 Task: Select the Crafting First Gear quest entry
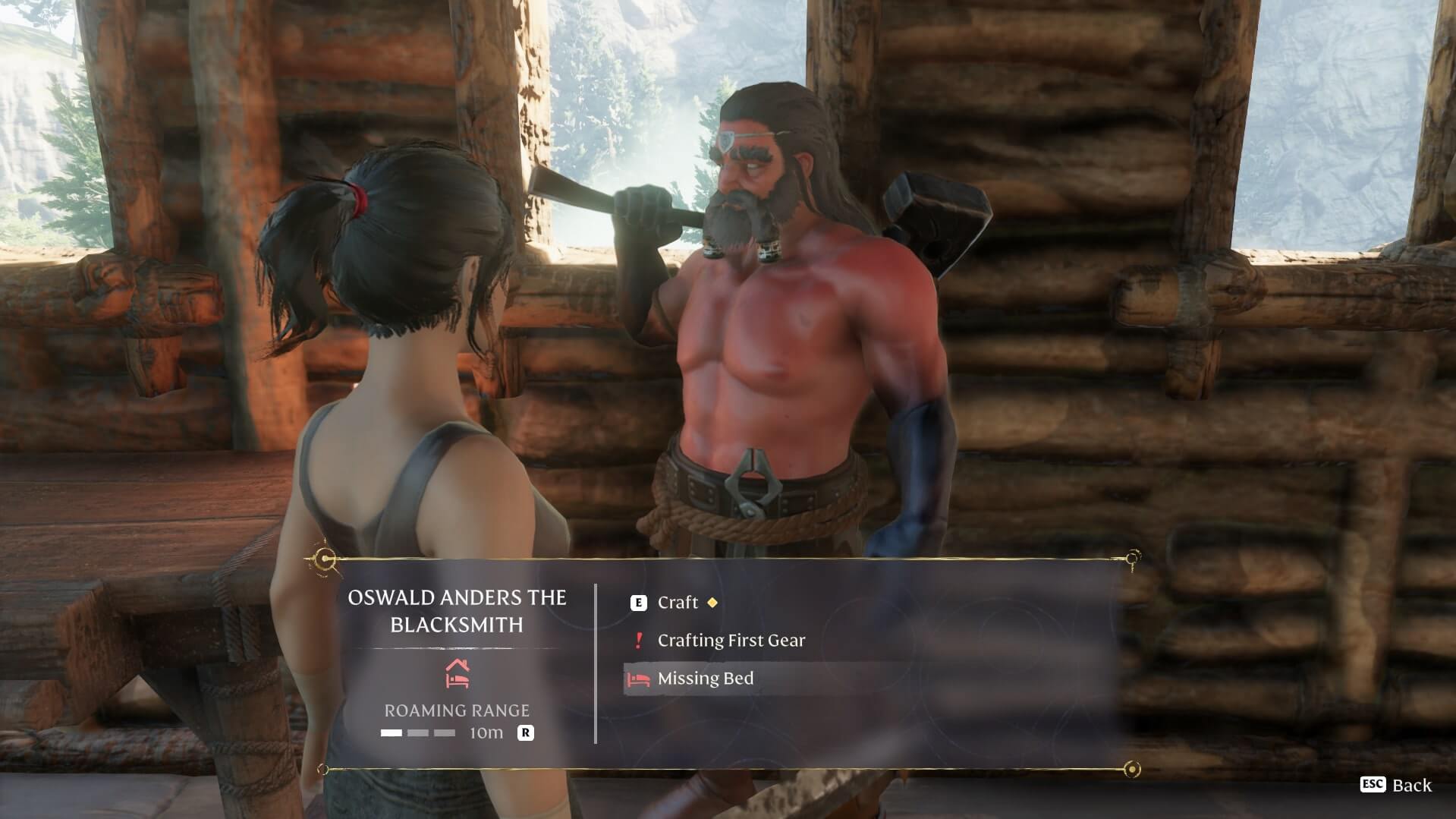[x=732, y=640]
